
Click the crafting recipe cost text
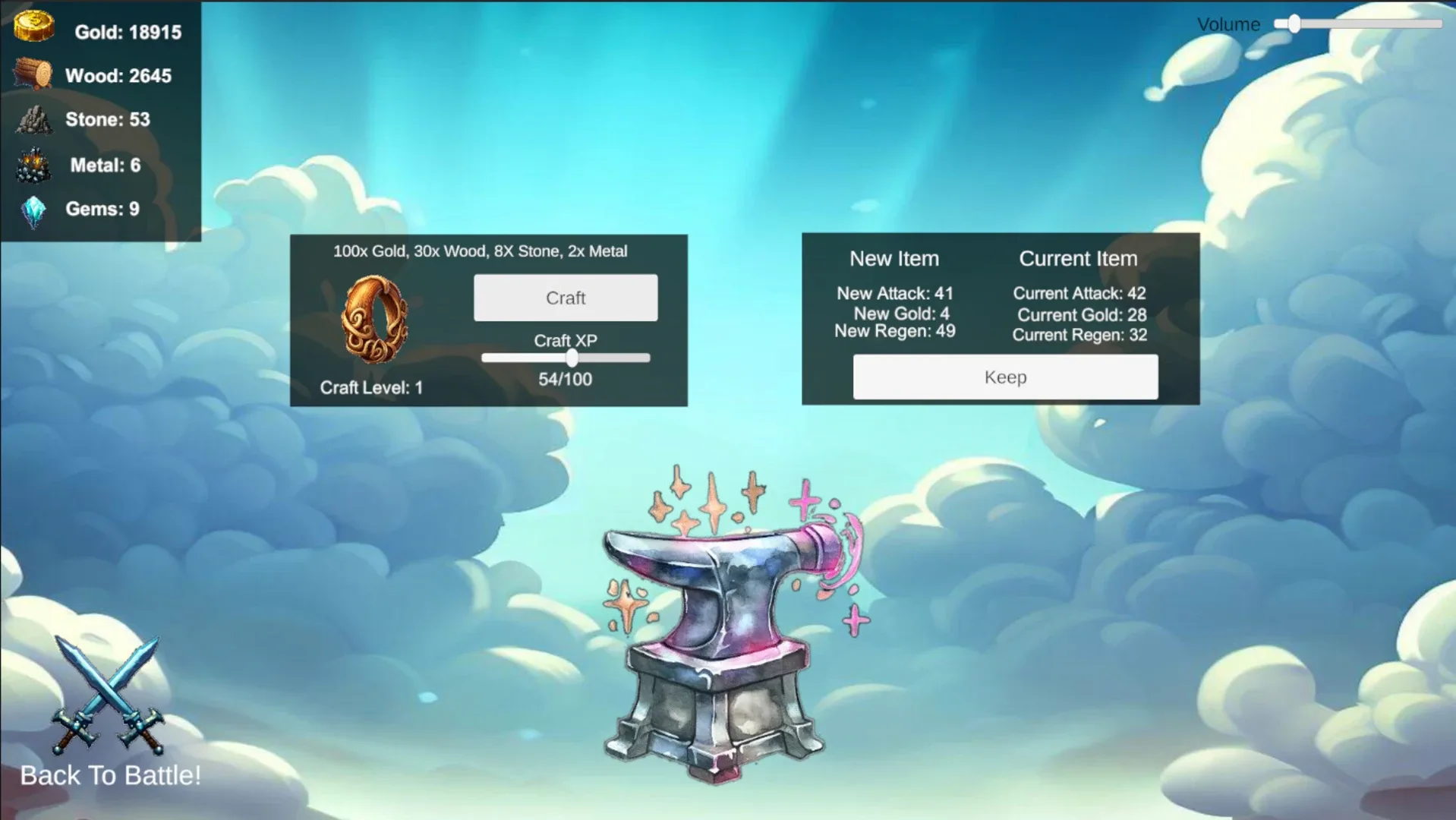pos(481,251)
